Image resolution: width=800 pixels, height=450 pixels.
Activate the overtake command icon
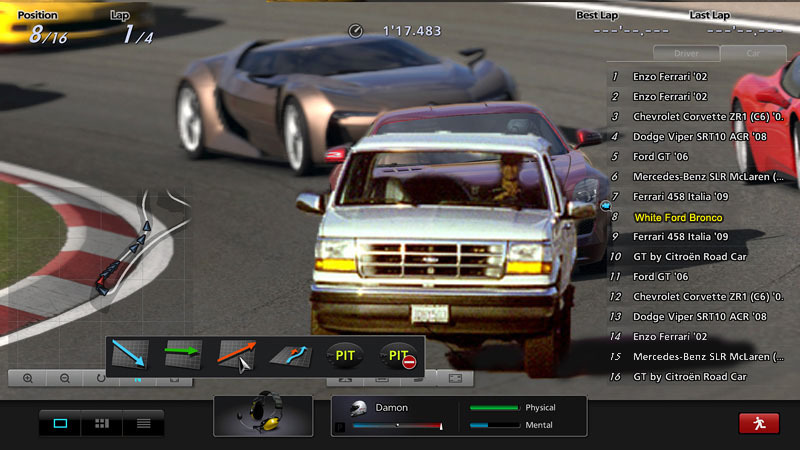coord(291,355)
